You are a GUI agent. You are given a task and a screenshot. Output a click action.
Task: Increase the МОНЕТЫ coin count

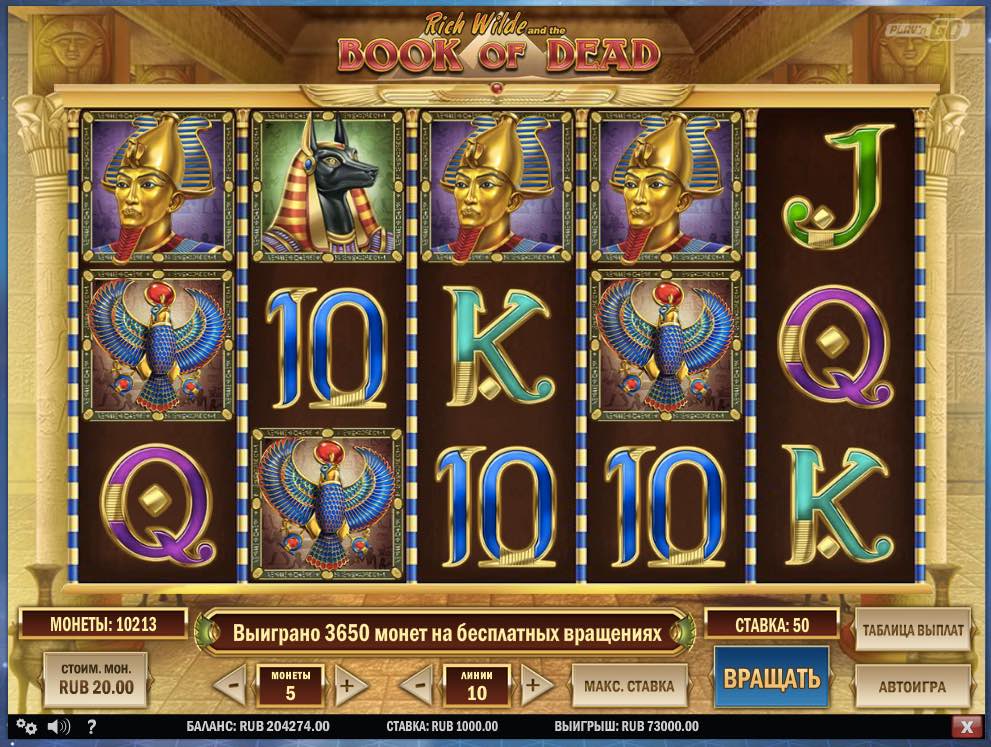(x=348, y=687)
